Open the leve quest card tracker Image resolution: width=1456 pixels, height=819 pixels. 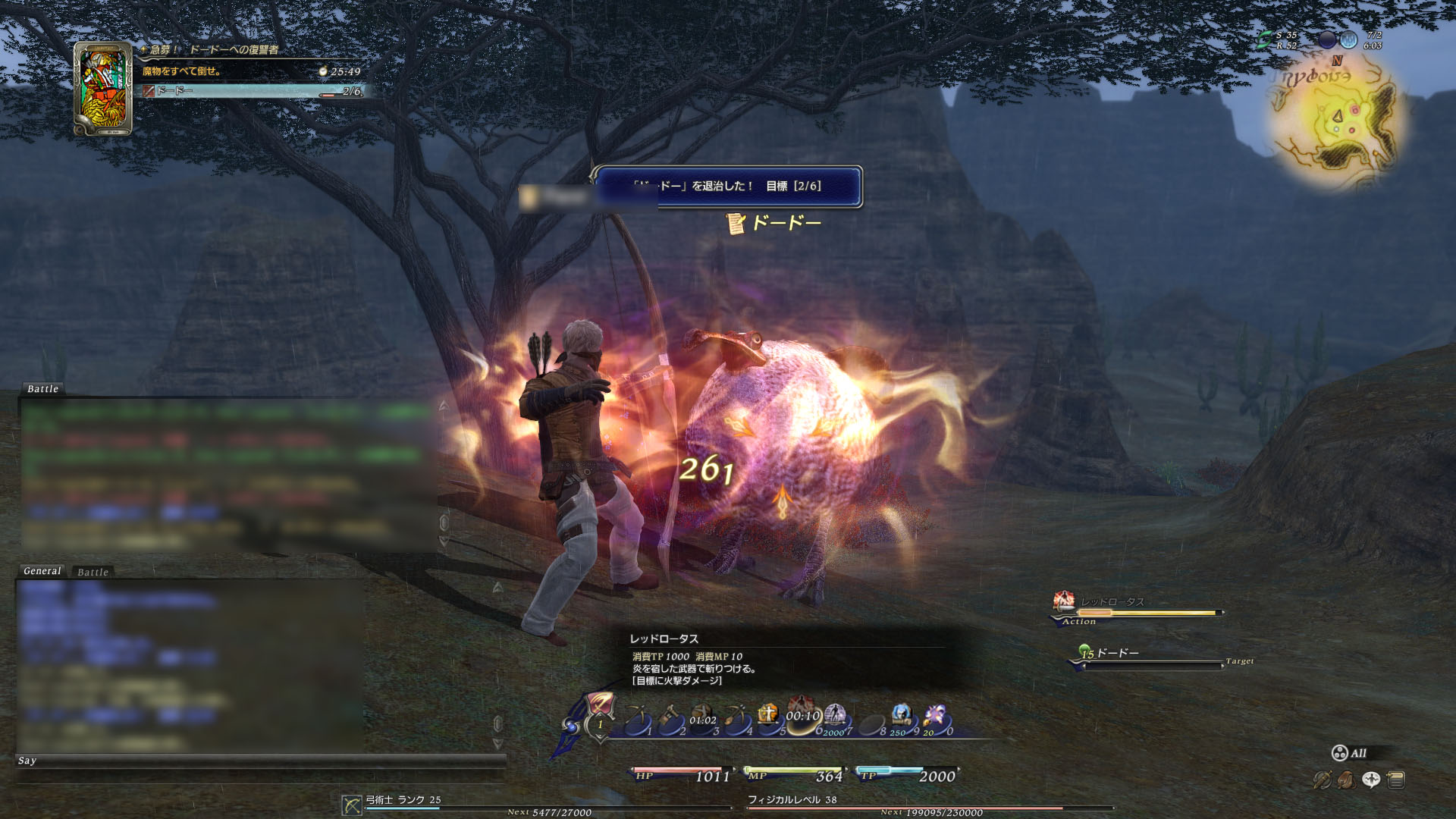(103, 89)
